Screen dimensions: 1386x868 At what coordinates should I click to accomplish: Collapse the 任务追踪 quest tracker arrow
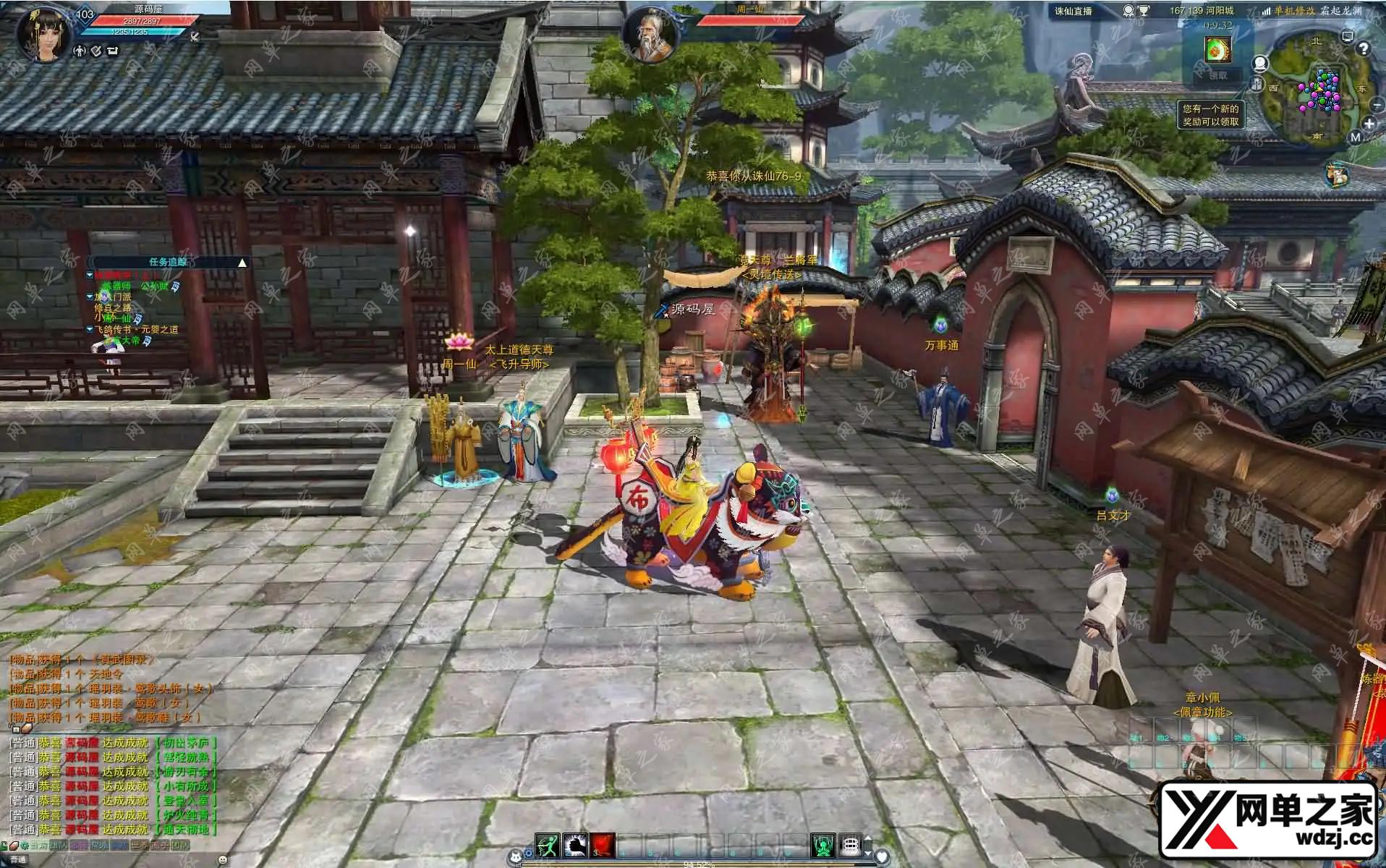(242, 263)
